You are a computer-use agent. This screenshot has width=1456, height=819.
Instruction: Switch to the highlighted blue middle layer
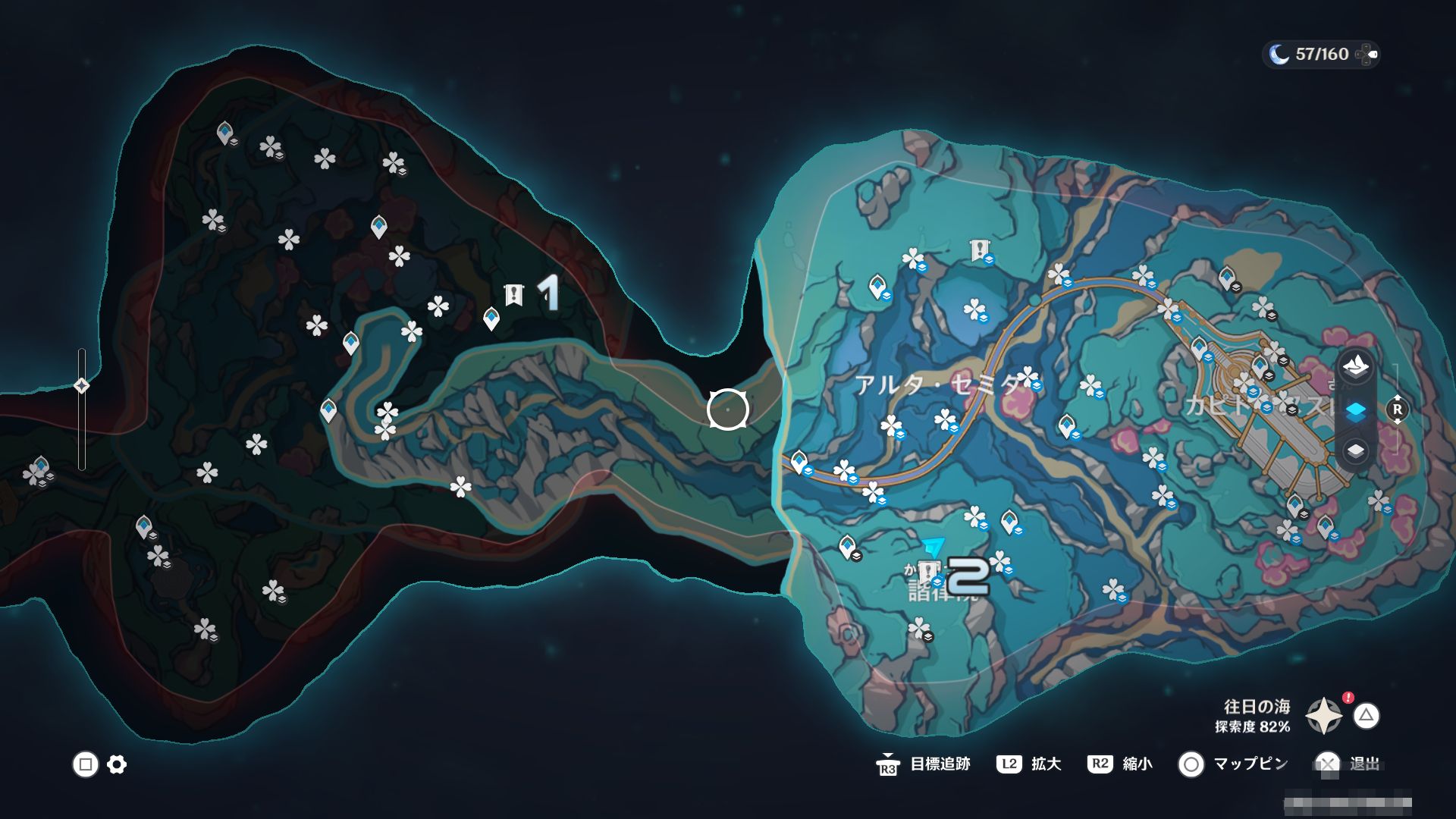[x=1355, y=410]
